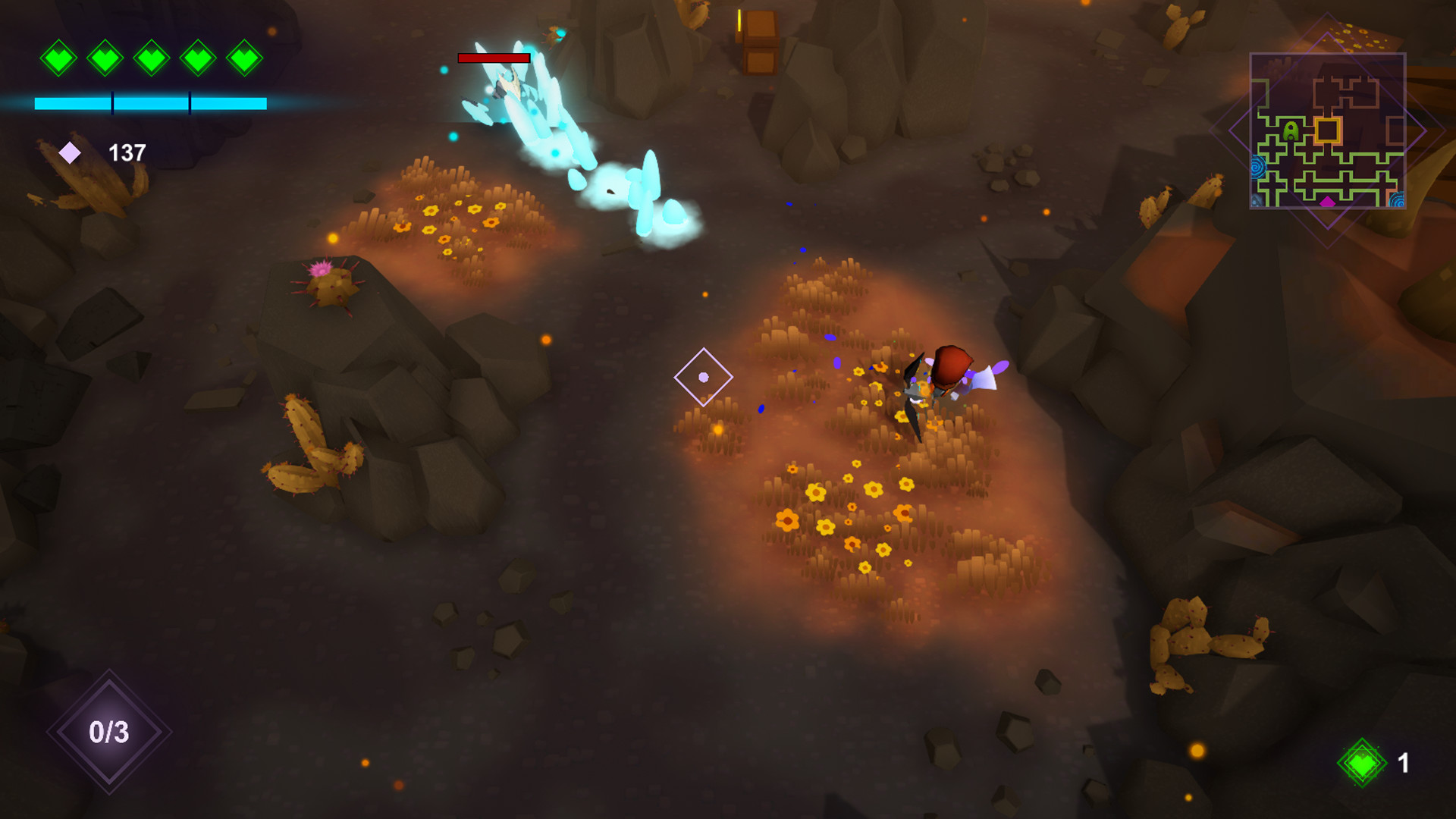This screenshot has height=819, width=1456.
Task: Click the yellow room square on the minimap
Action: (1328, 130)
